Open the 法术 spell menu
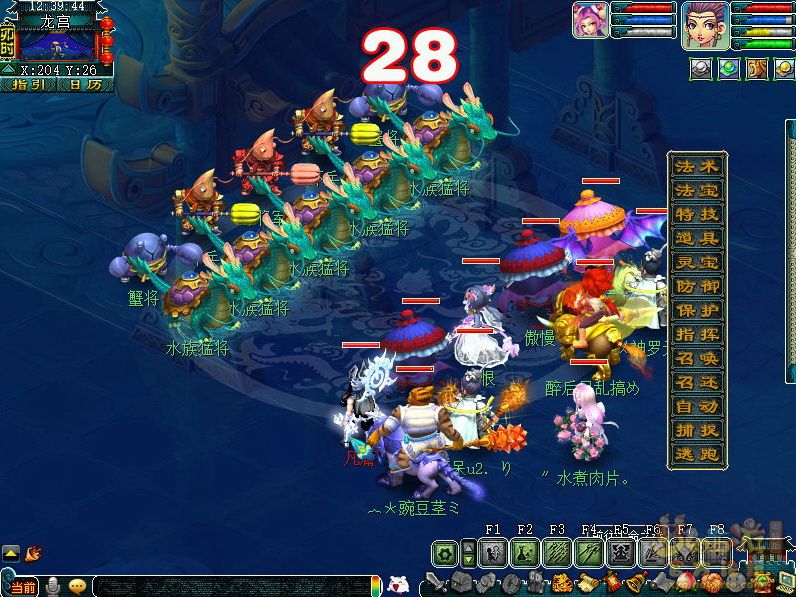Viewport: 796px width, 597px height. click(696, 166)
